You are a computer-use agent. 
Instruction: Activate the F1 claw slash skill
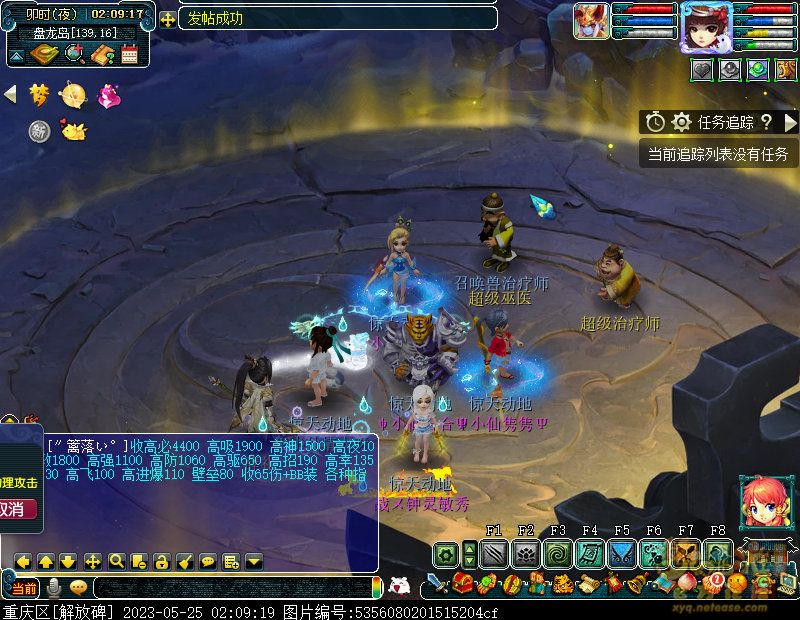tap(494, 553)
